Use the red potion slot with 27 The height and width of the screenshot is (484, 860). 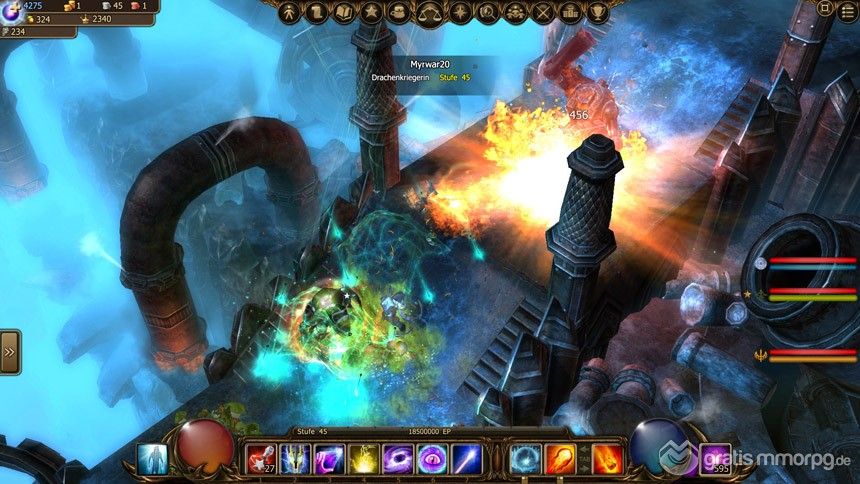261,459
